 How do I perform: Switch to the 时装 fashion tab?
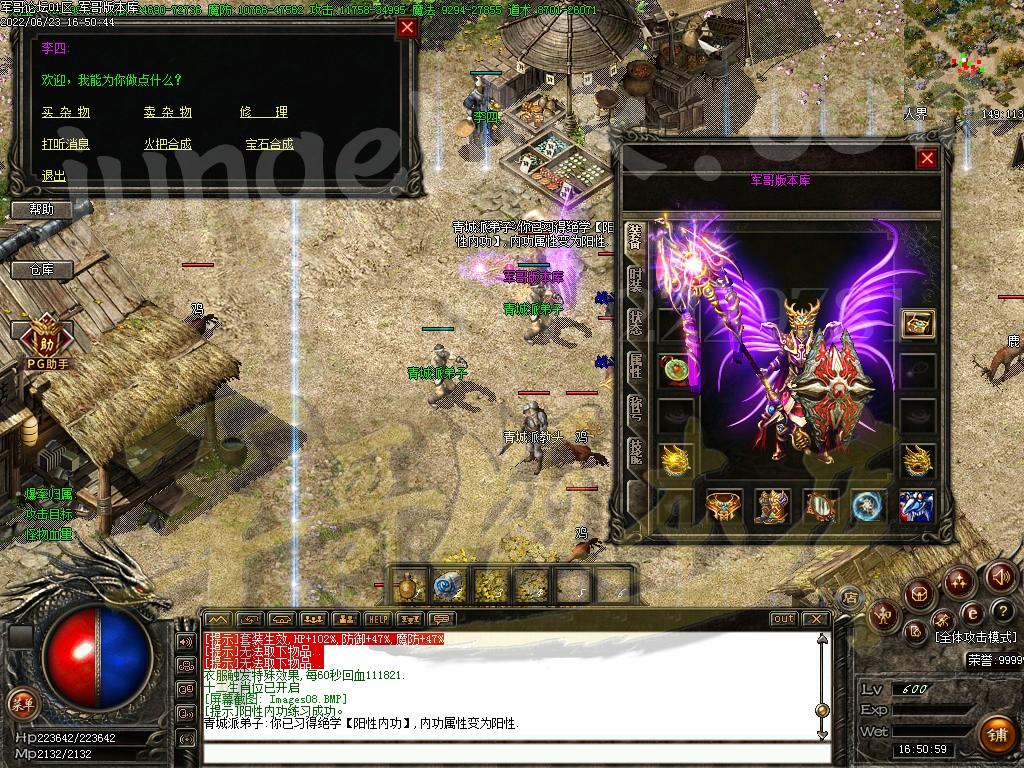pos(635,282)
